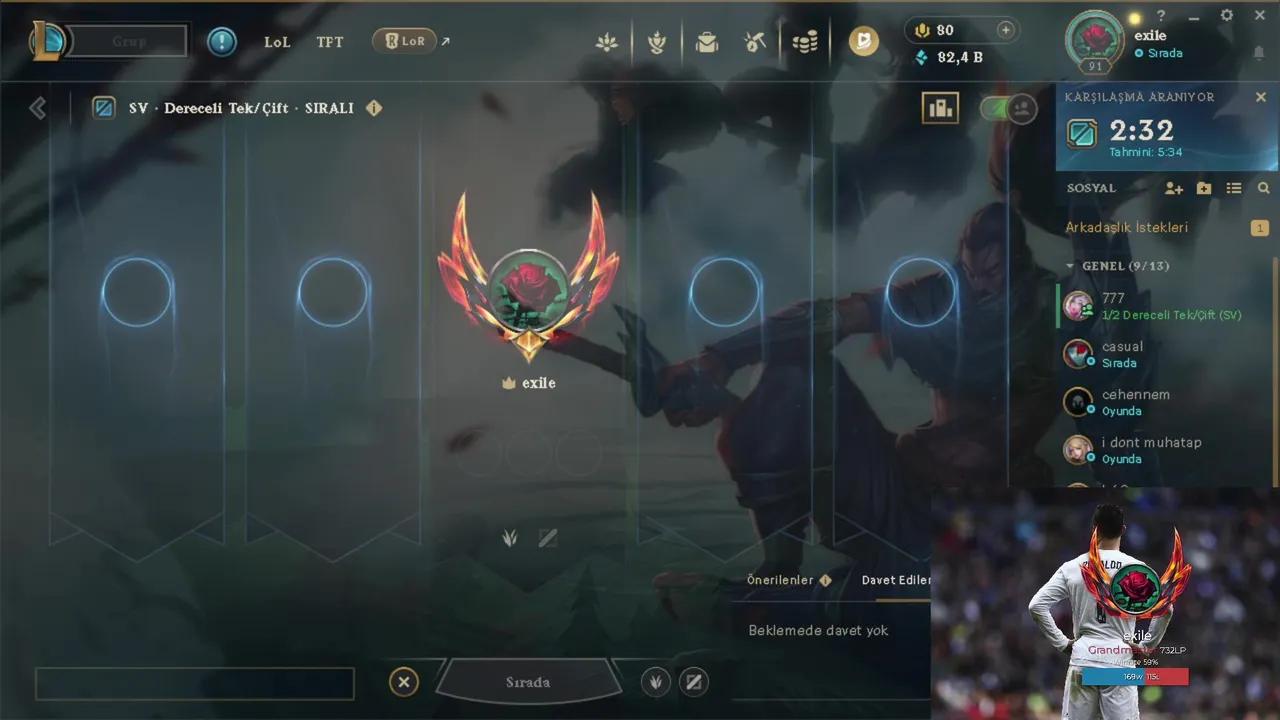
Task: Open the Loot bag icon
Action: (x=707, y=41)
